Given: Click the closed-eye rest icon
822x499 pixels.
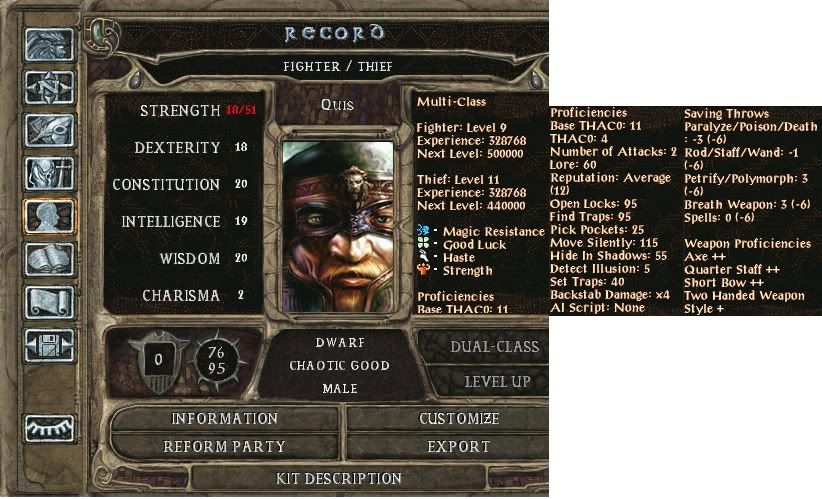Looking at the screenshot, I should click(x=49, y=426).
